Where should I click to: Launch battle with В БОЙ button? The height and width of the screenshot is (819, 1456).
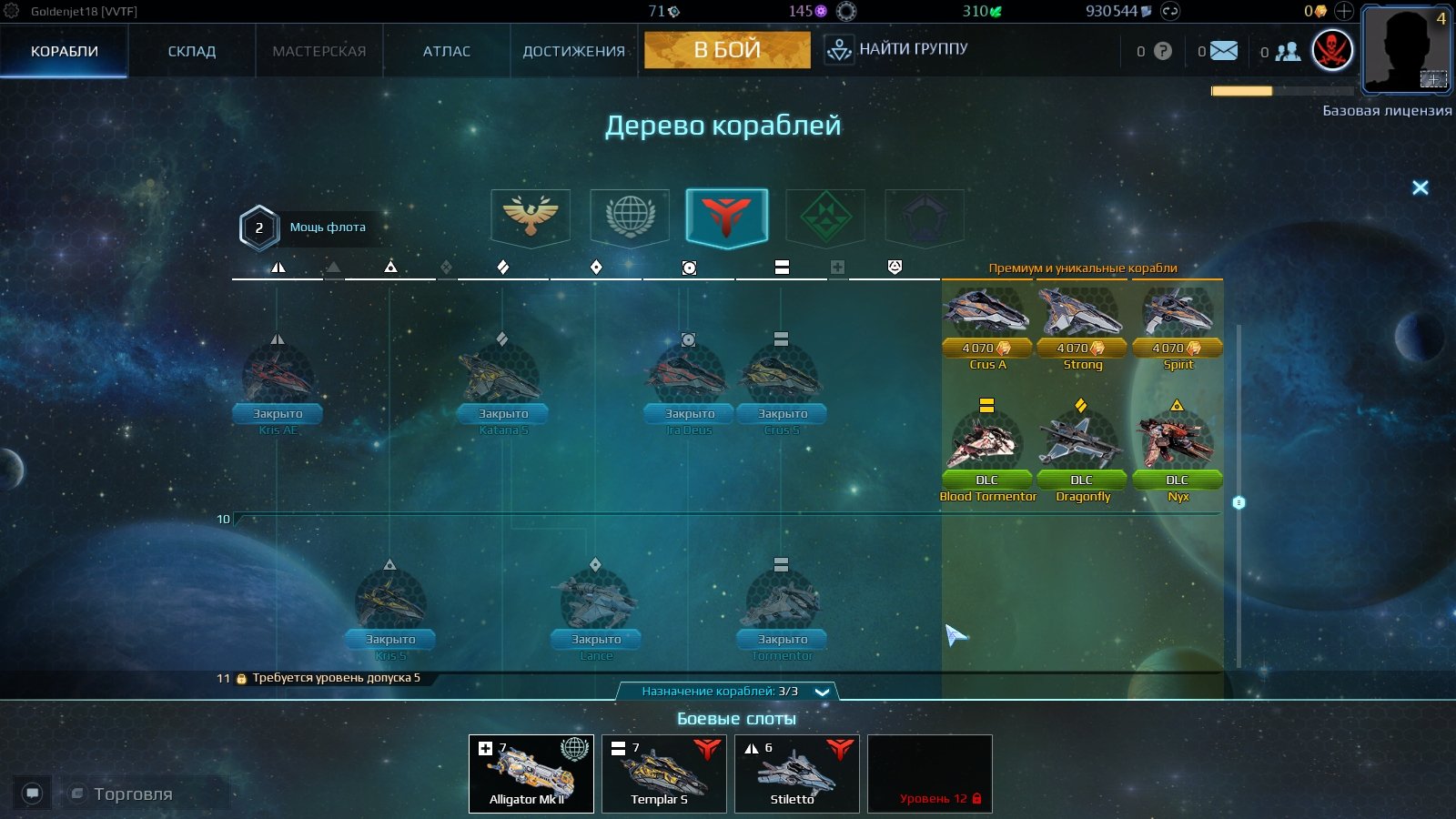pyautogui.click(x=727, y=50)
